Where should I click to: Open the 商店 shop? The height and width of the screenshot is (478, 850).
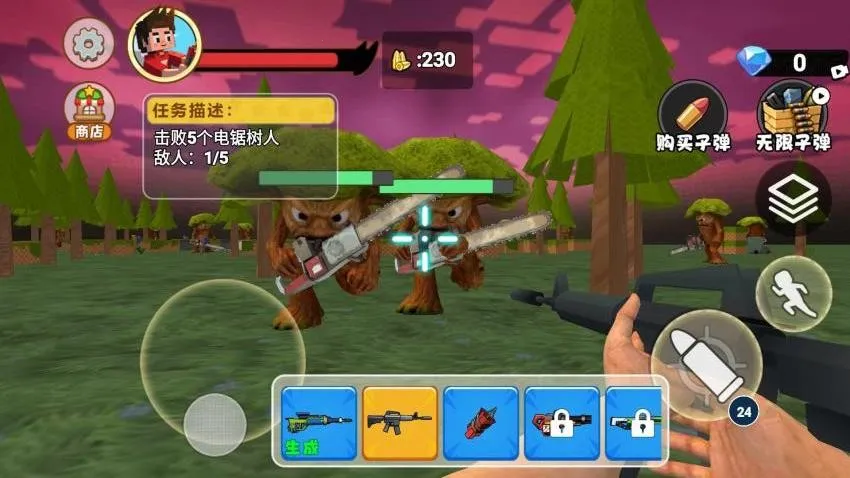tap(89, 111)
